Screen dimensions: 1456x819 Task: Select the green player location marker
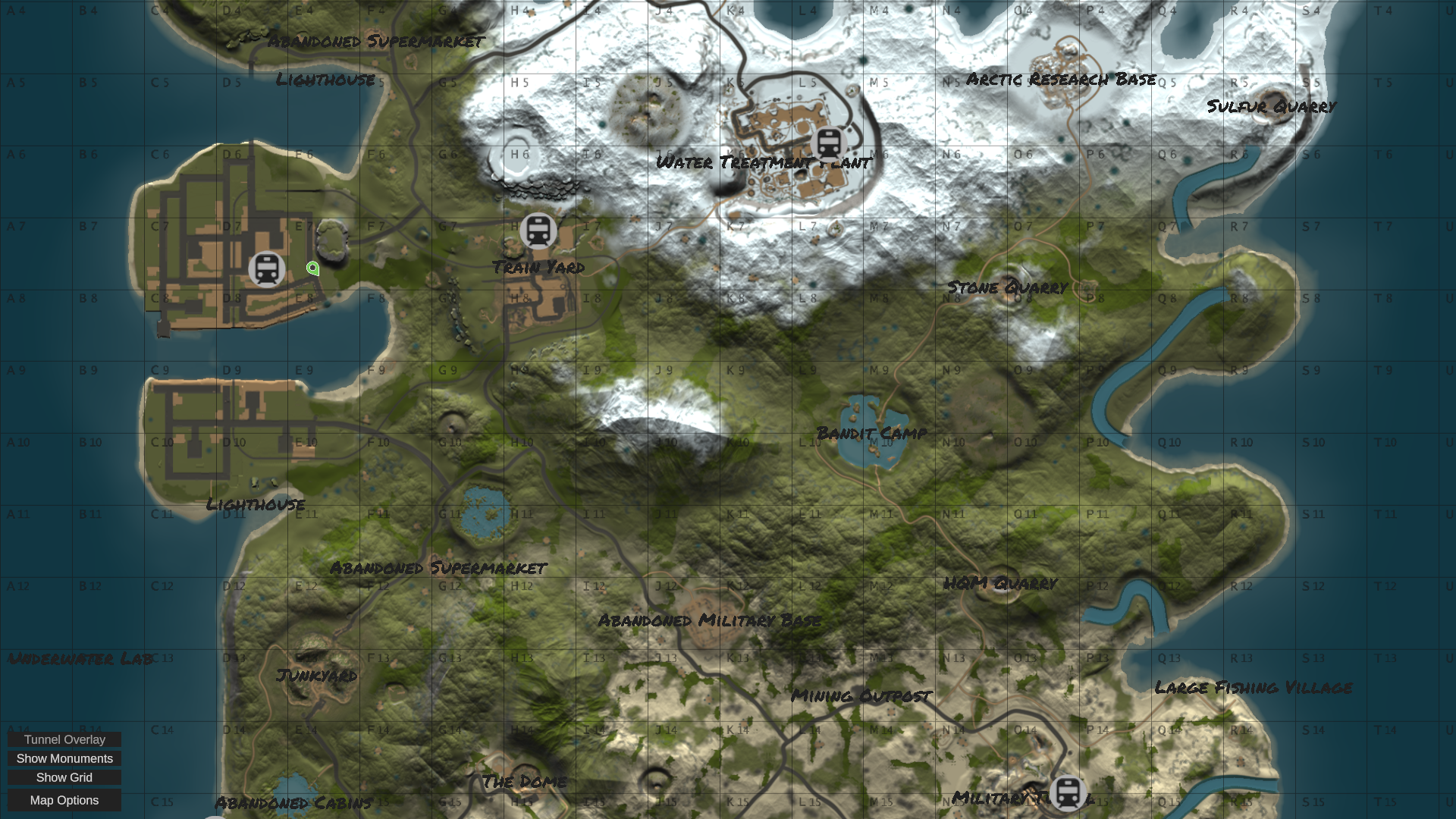point(312,268)
